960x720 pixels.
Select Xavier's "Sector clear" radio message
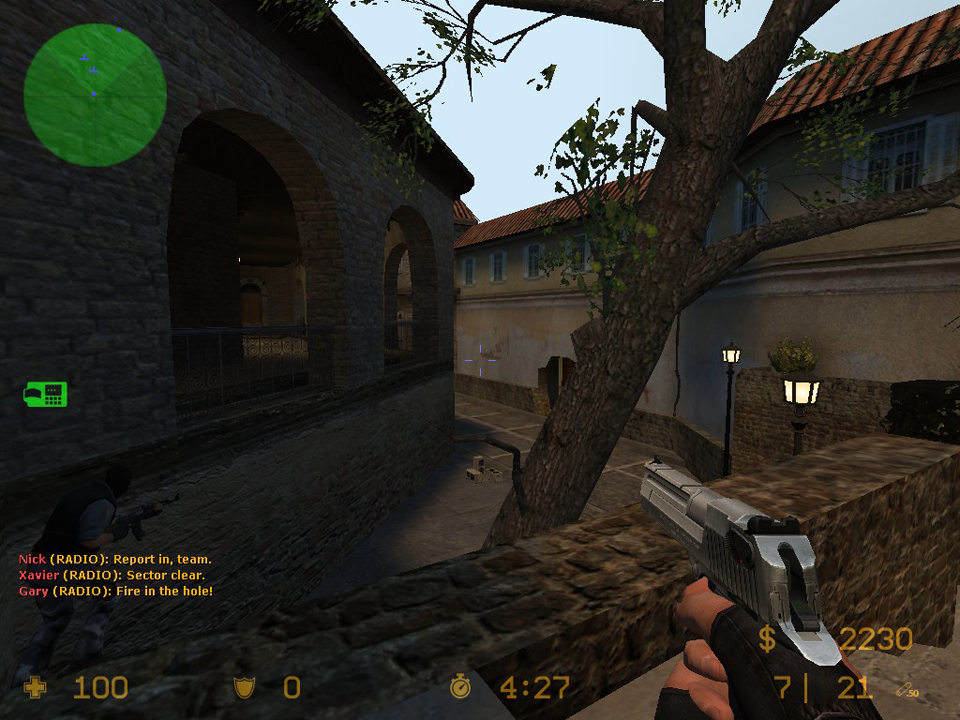coord(112,576)
